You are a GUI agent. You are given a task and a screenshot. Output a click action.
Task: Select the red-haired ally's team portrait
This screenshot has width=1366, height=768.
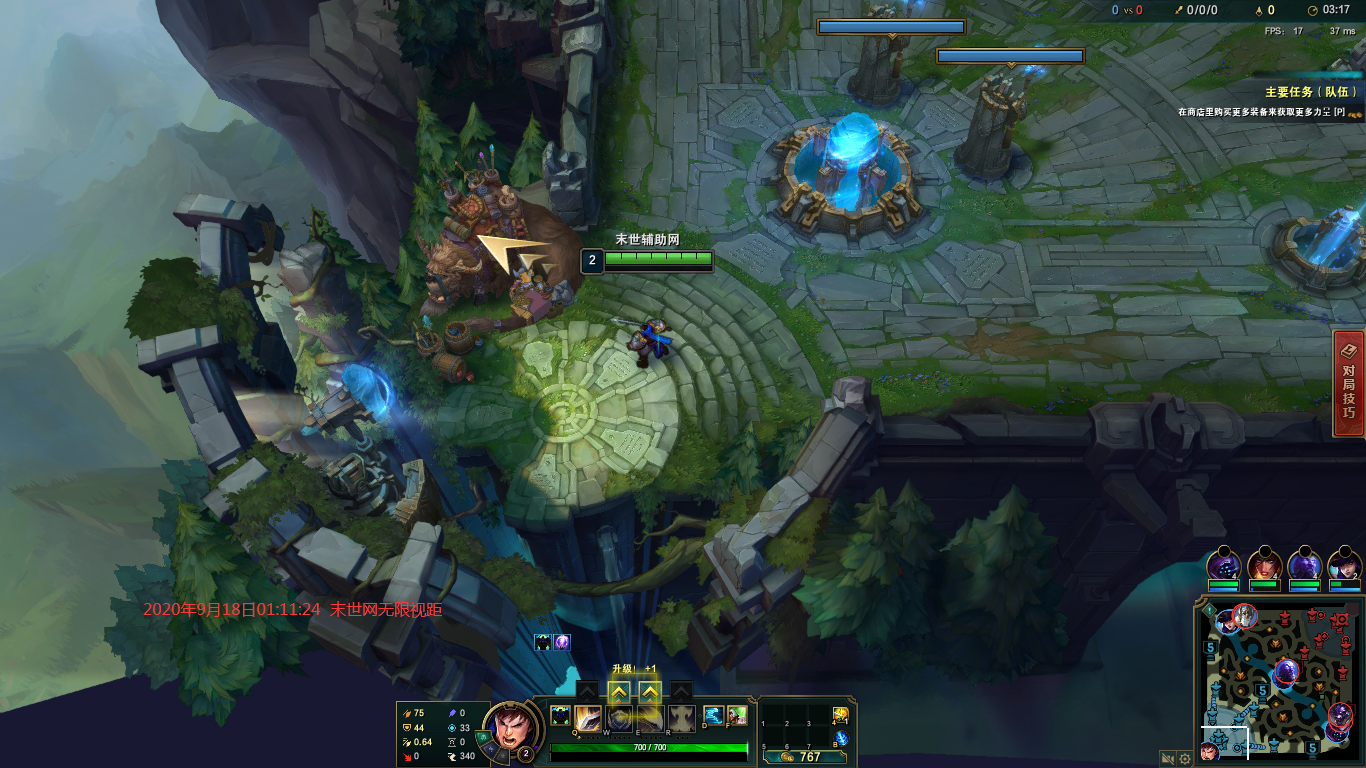(1264, 564)
